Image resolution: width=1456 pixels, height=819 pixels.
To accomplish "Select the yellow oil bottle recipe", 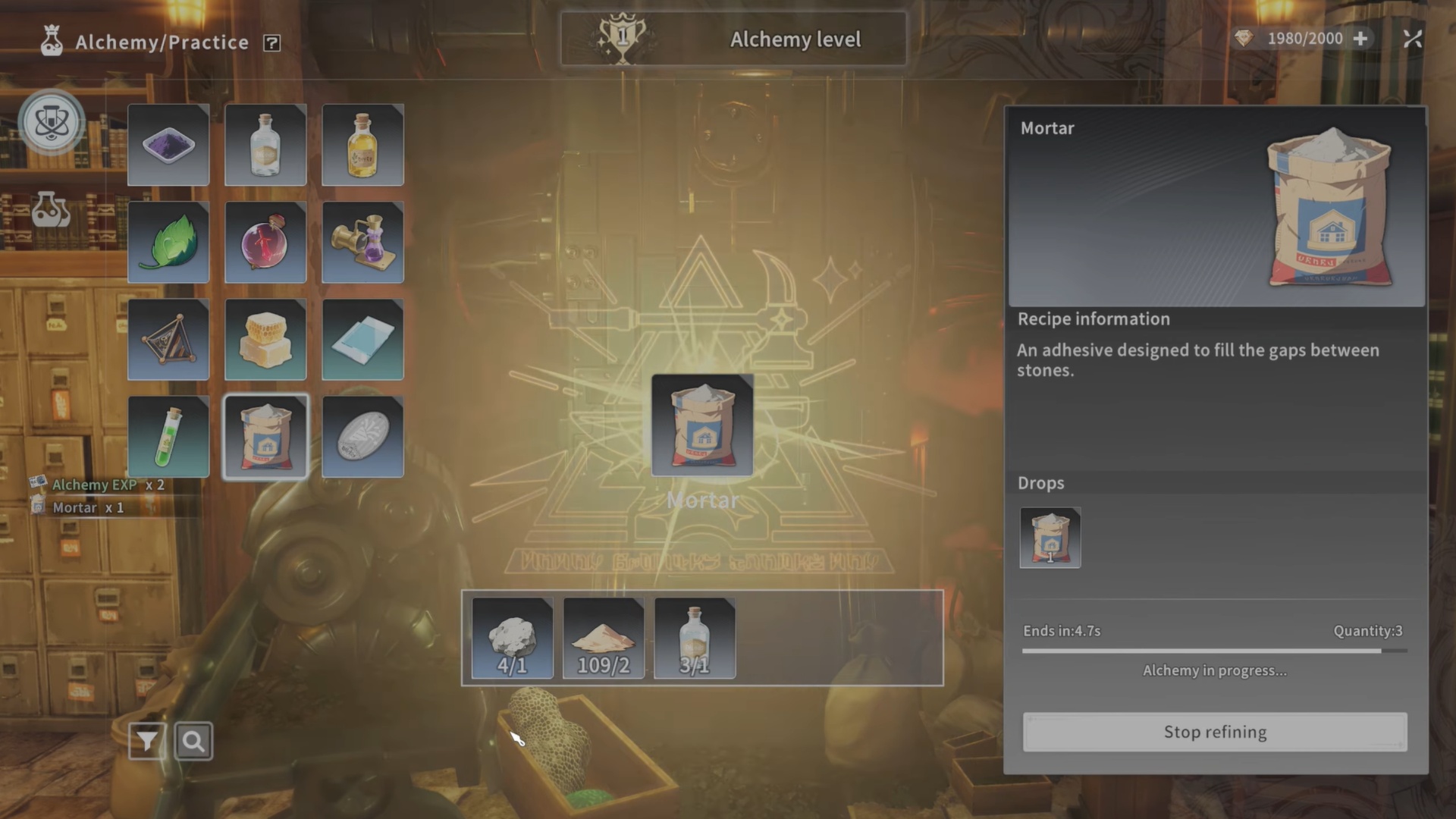I will 362,145.
